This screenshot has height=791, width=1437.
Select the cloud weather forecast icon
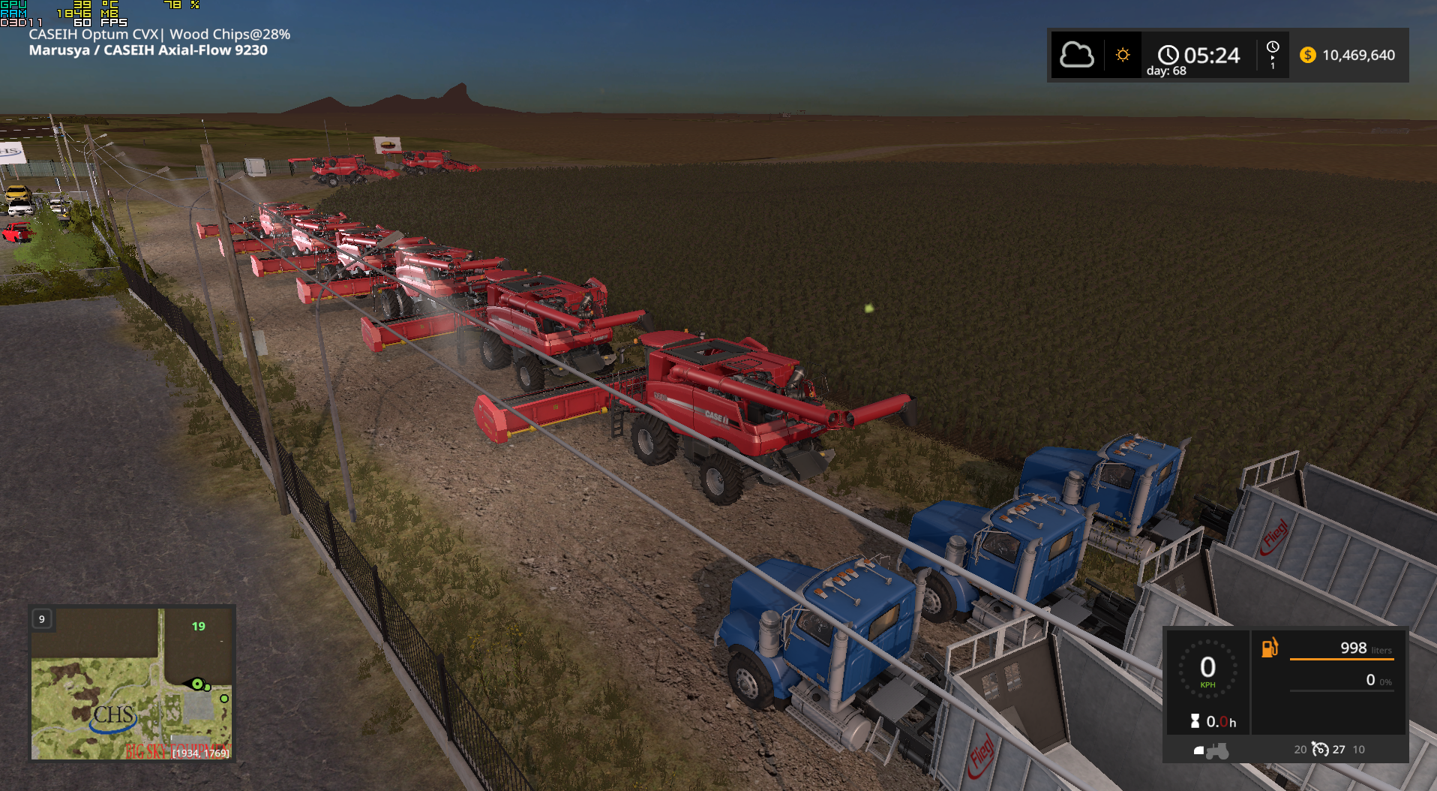pos(1076,55)
